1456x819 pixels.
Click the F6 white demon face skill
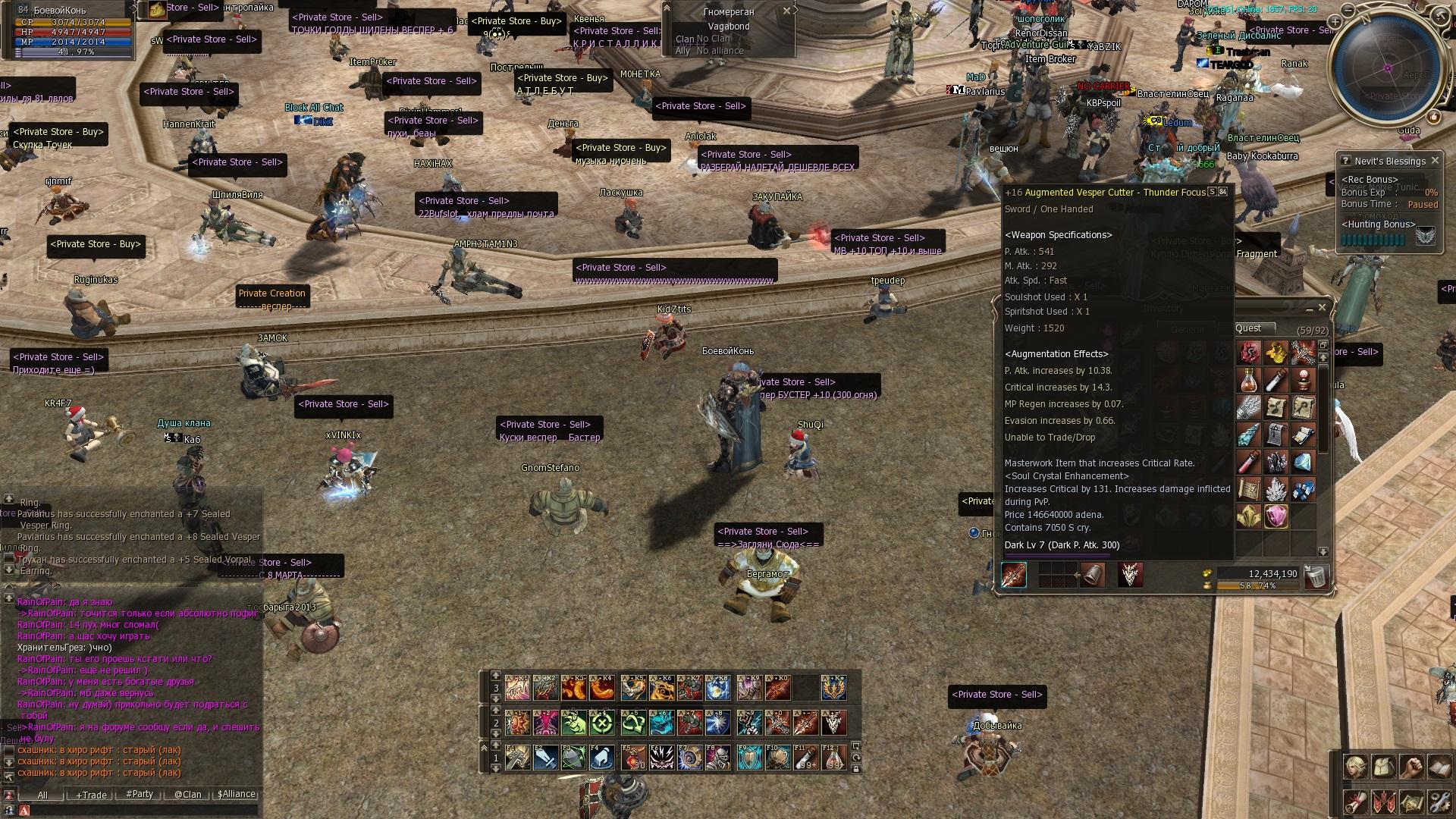click(x=661, y=758)
